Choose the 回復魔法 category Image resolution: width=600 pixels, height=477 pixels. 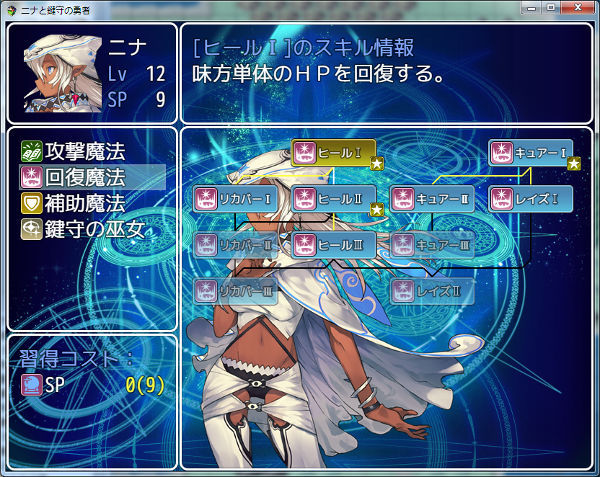click(86, 178)
